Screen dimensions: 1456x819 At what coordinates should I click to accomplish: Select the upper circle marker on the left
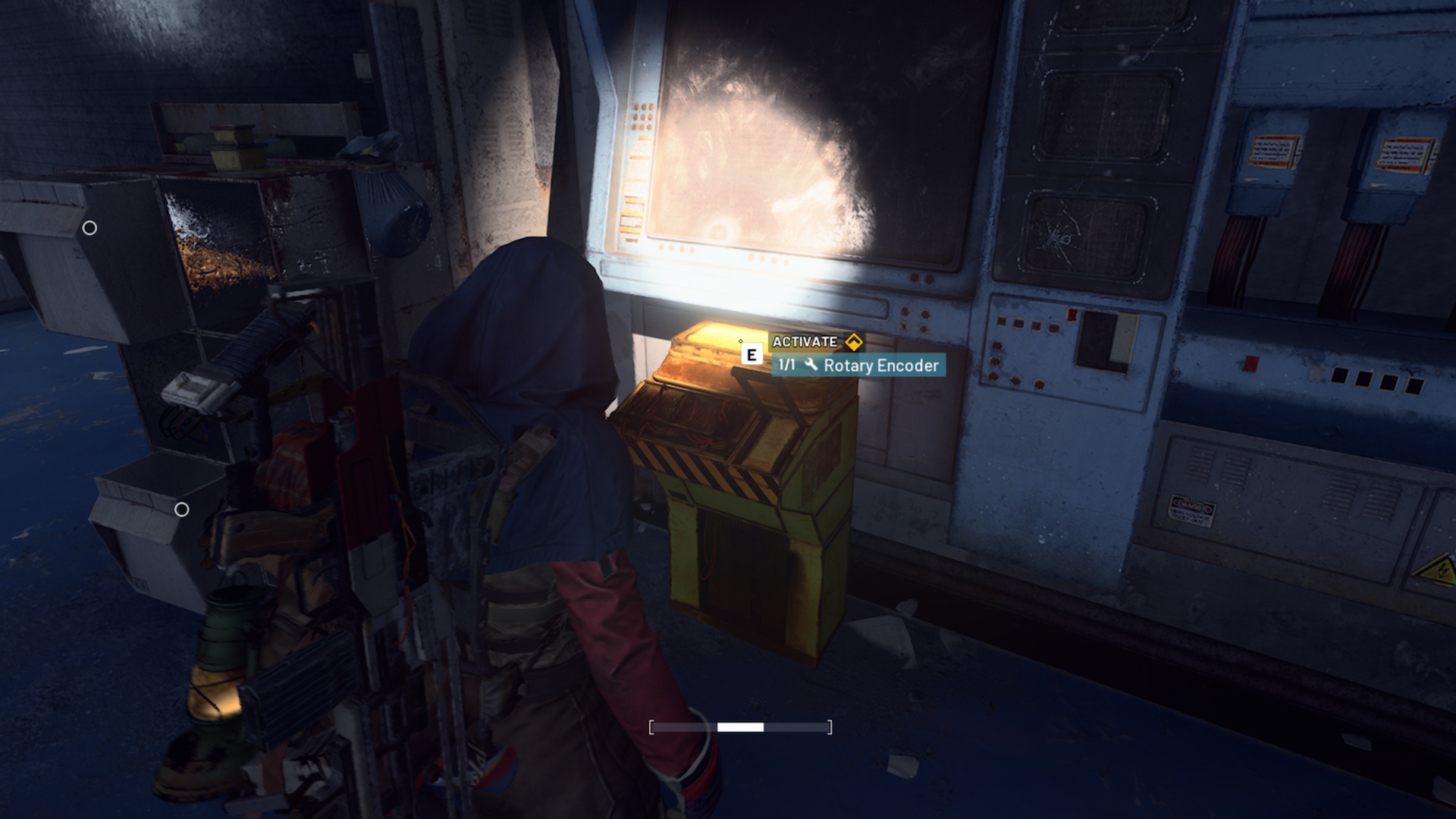click(89, 226)
